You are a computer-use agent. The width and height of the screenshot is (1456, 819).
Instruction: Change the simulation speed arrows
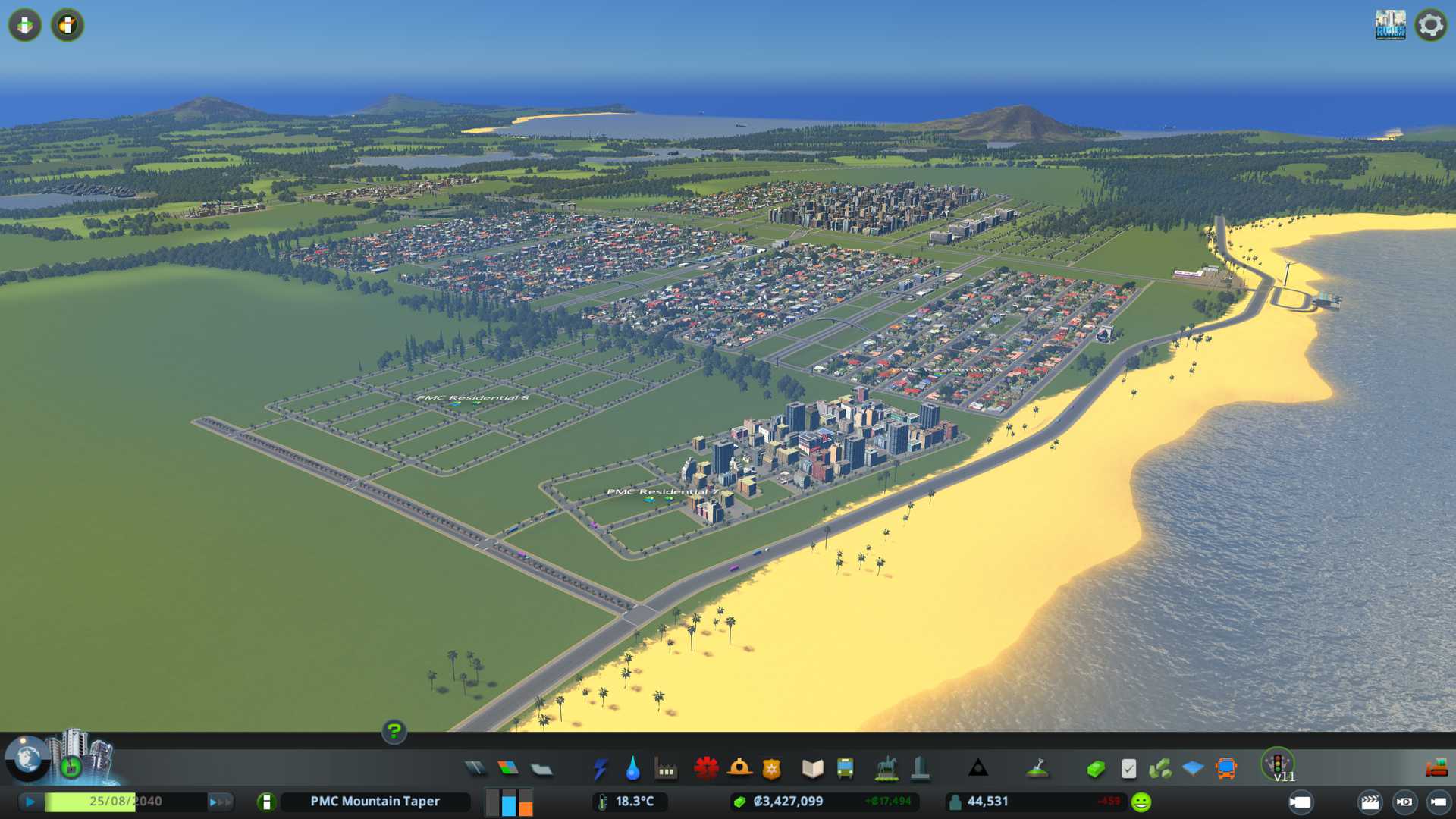pyautogui.click(x=220, y=802)
